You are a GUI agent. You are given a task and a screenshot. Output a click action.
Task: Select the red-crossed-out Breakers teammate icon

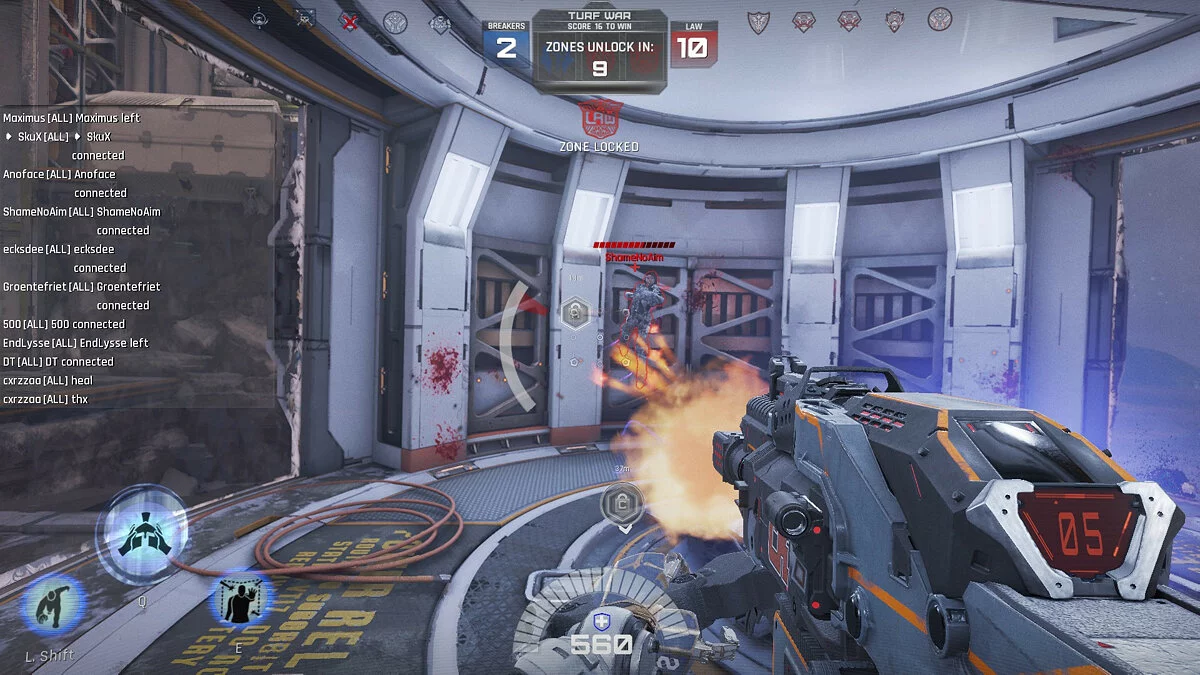[x=349, y=21]
